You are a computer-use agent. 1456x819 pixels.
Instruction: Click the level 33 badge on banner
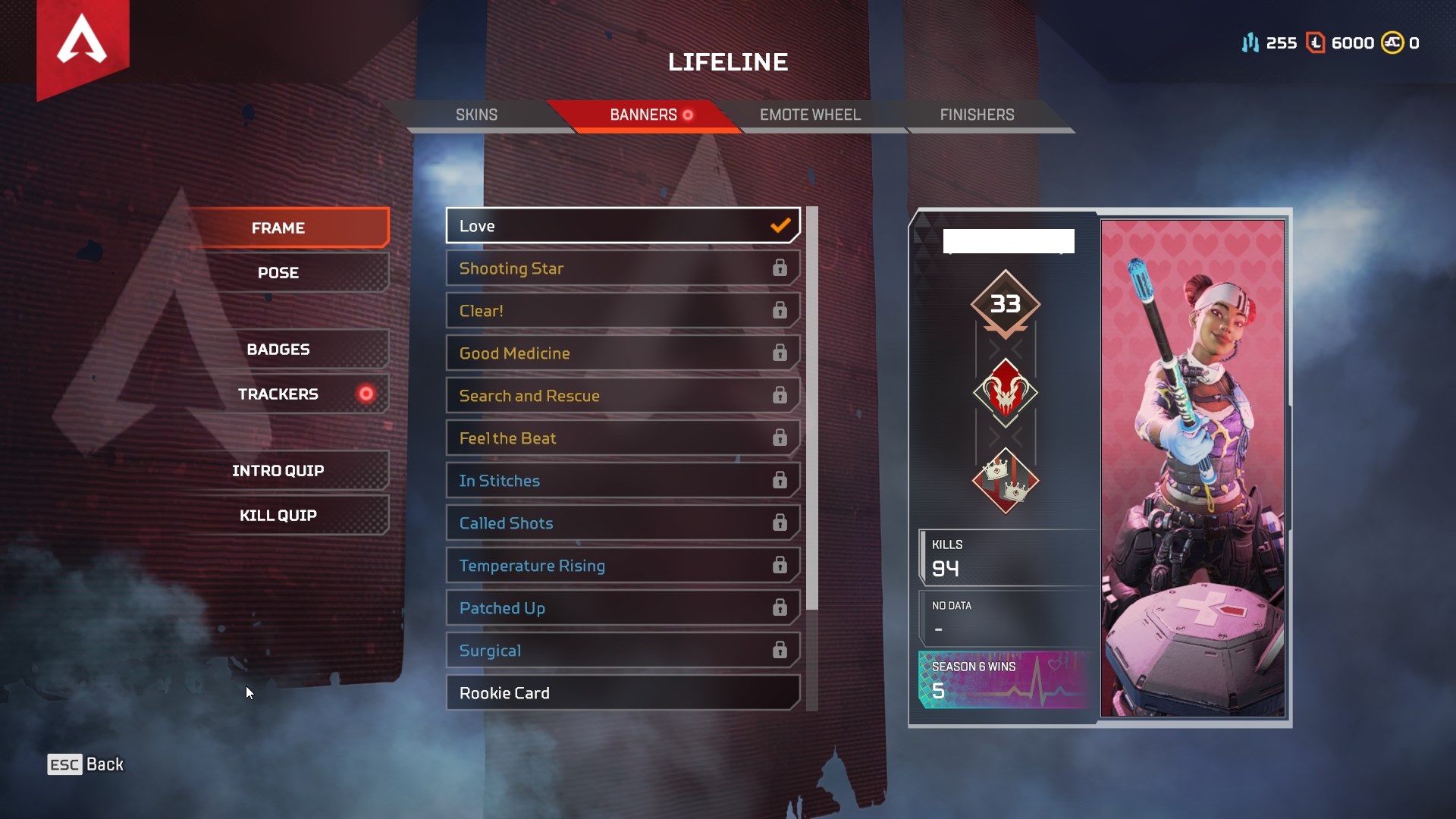coord(1006,303)
